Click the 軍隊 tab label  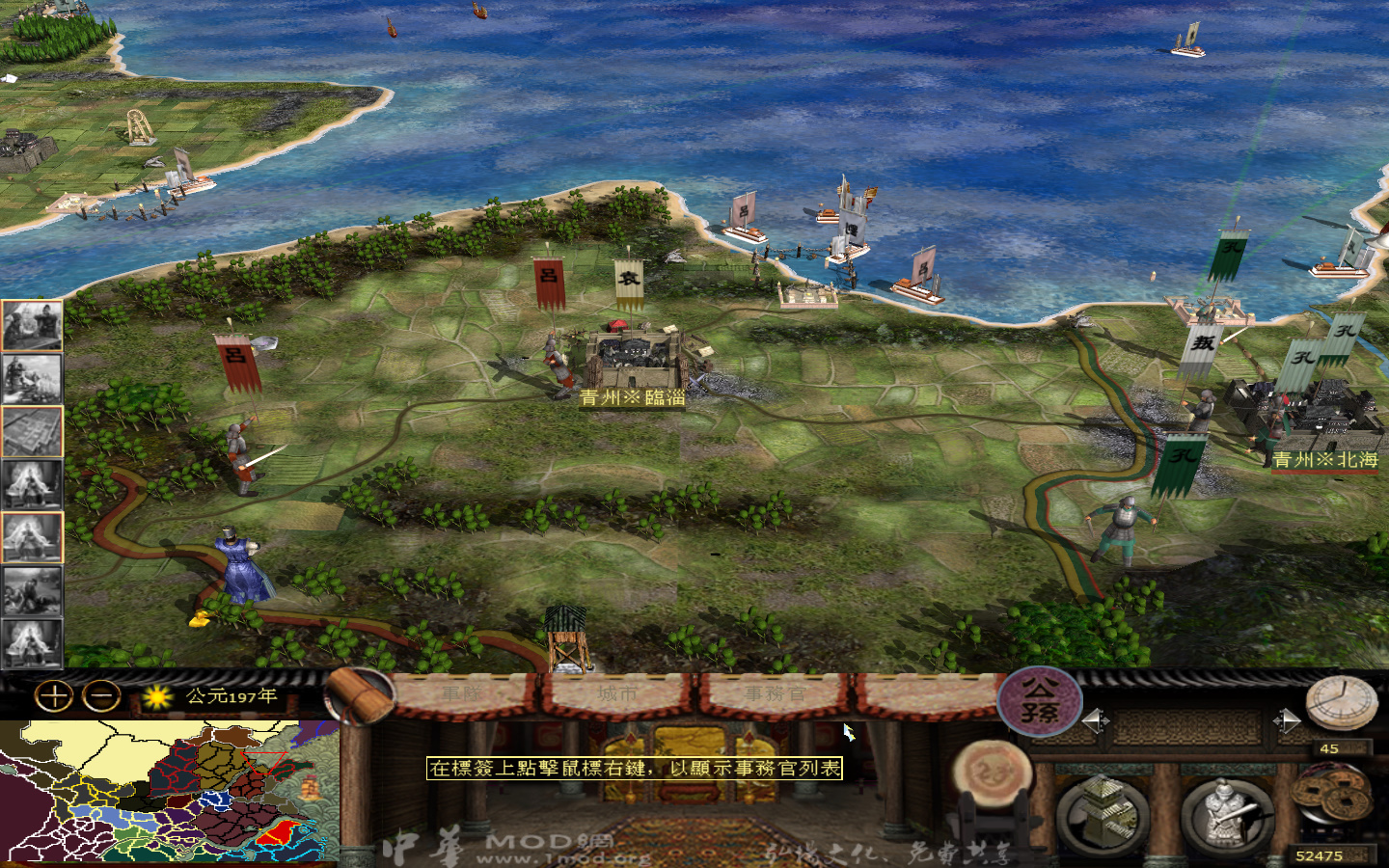point(461,692)
